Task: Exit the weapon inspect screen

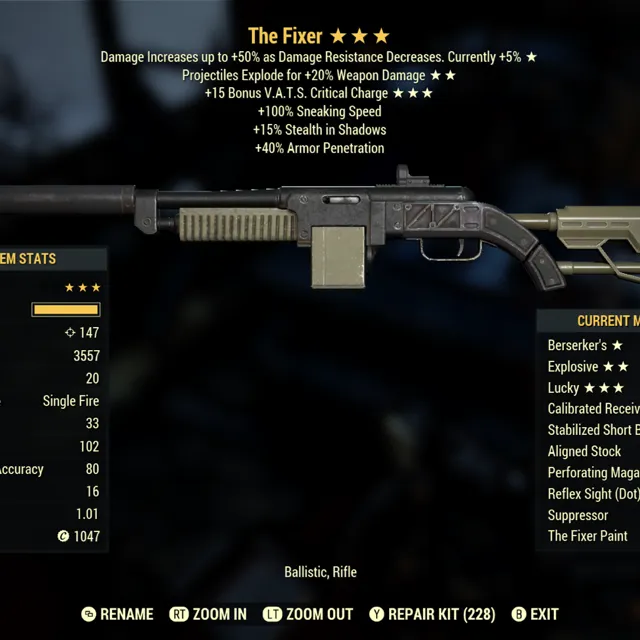Action: [535, 614]
